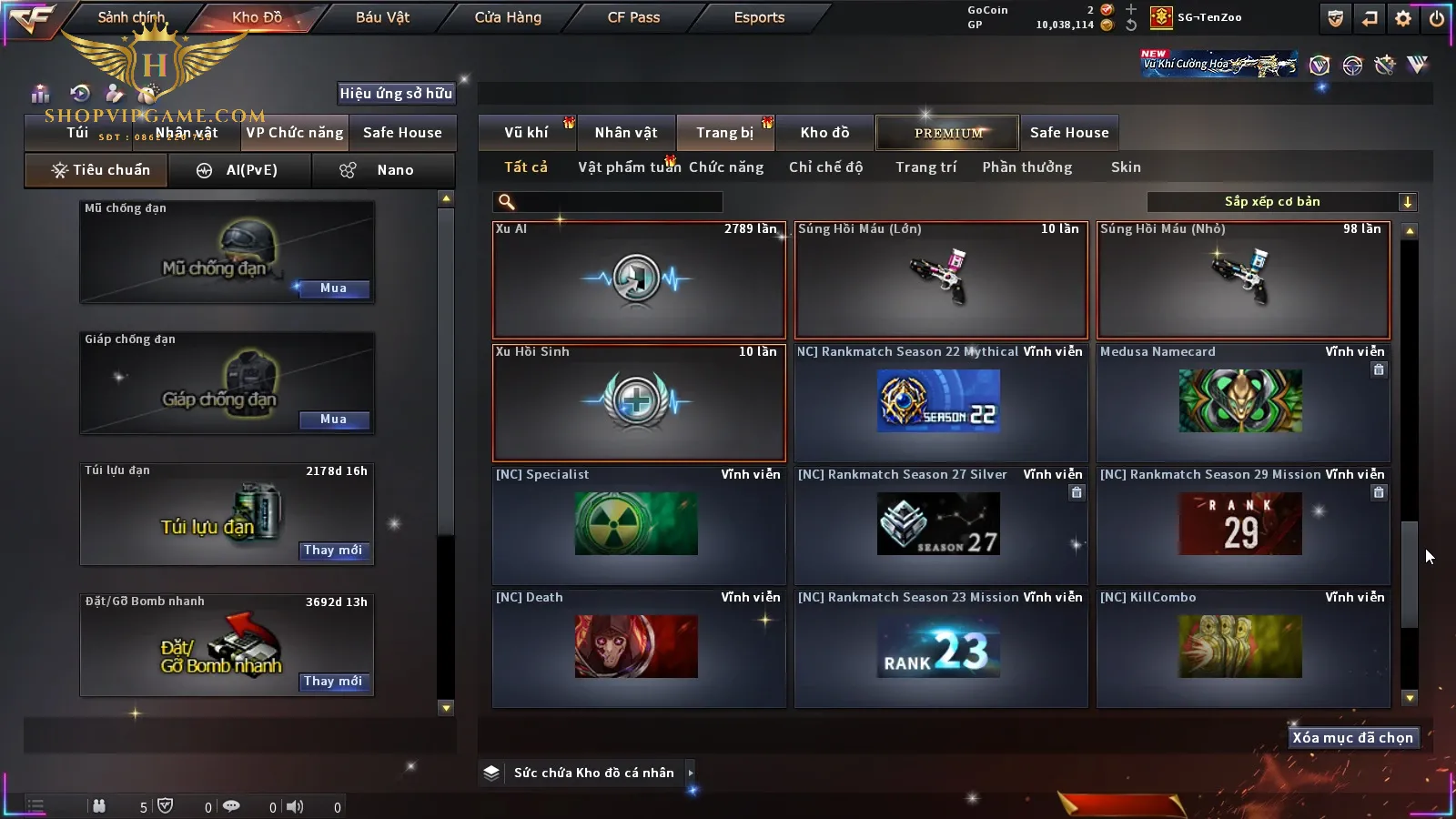Open the Cửa Hàng shop menu
1456x819 pixels.
[x=508, y=17]
